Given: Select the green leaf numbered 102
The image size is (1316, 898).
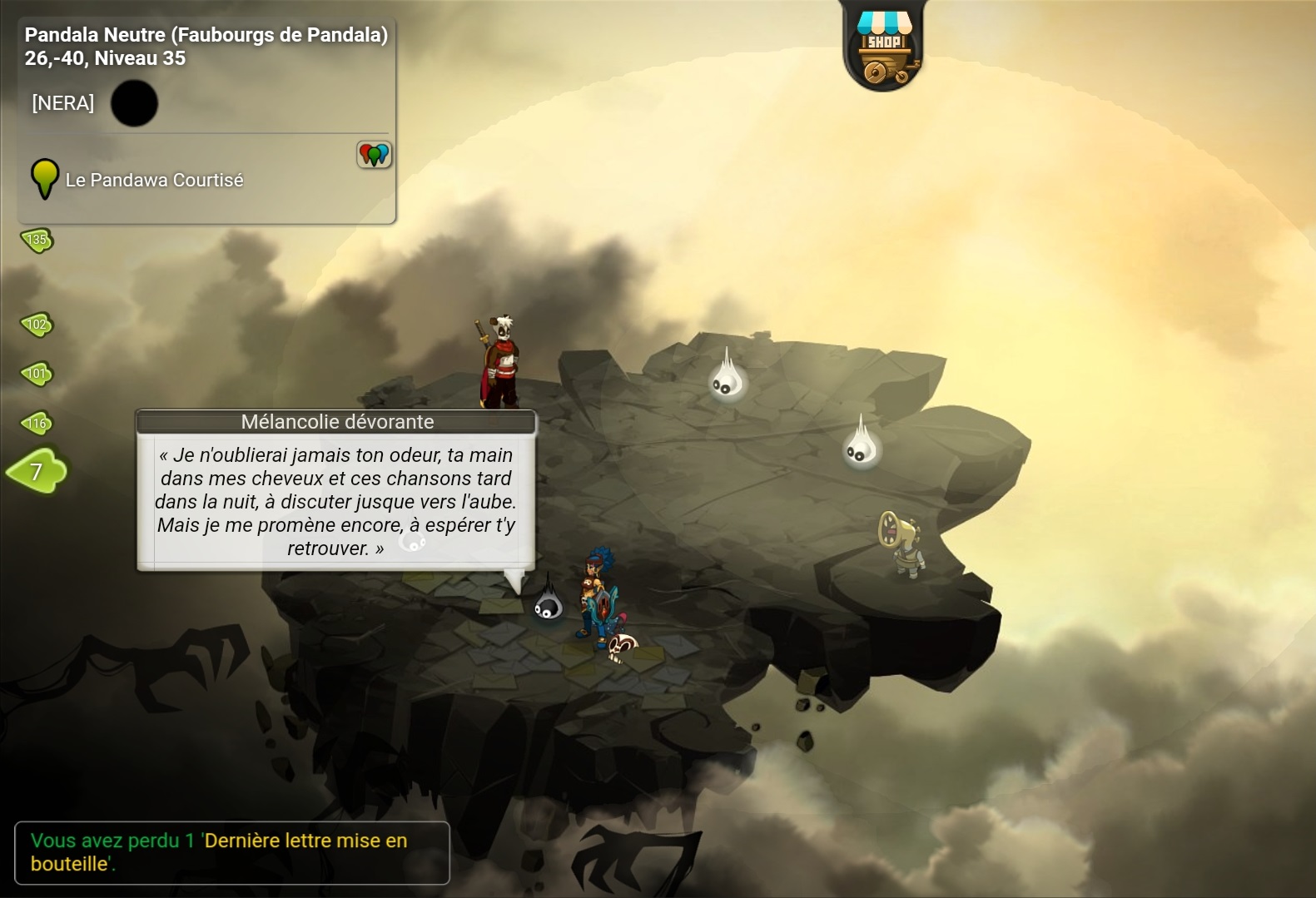Looking at the screenshot, I should (37, 325).
